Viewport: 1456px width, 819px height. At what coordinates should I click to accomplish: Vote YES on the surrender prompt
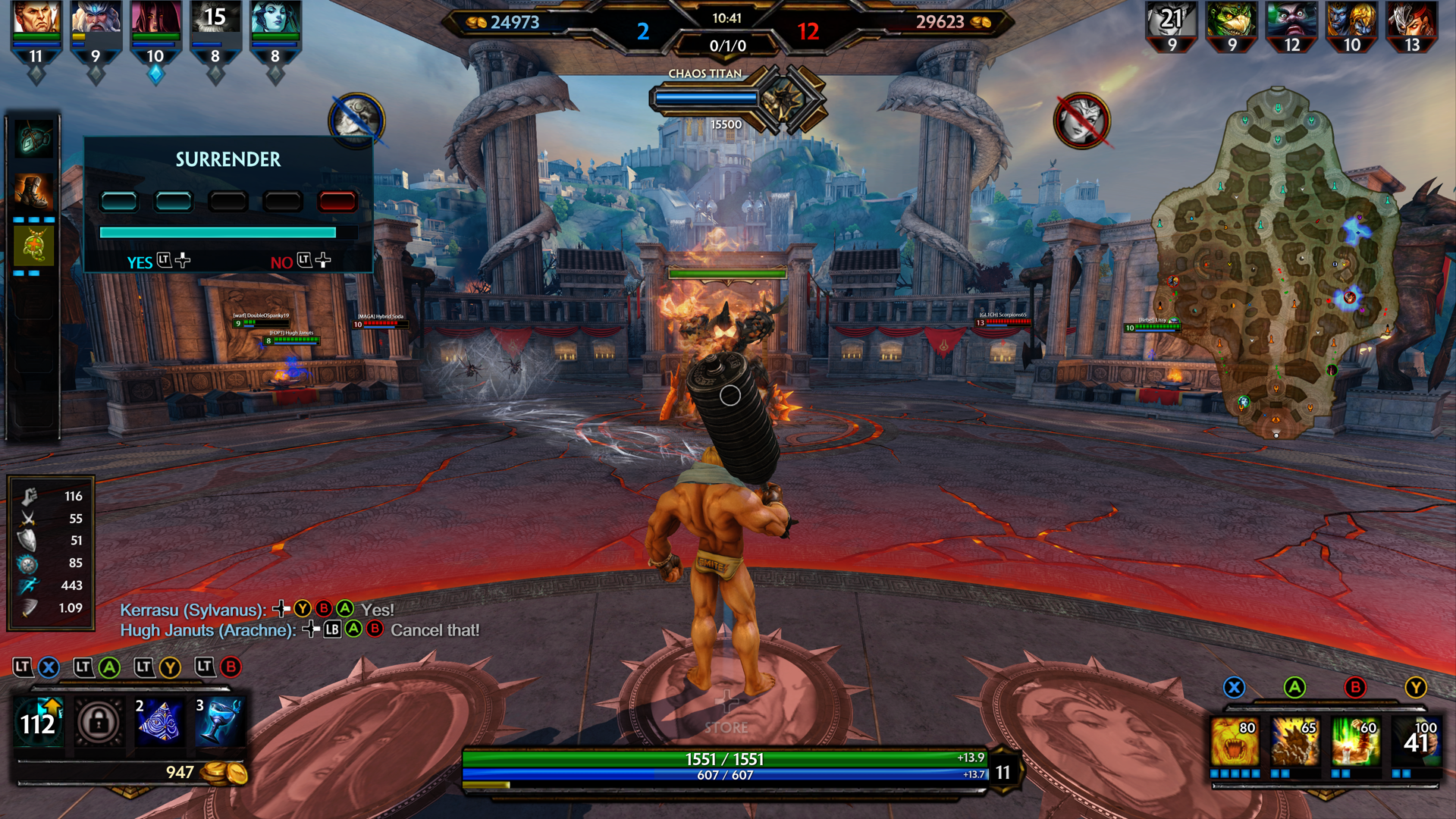click(x=139, y=262)
